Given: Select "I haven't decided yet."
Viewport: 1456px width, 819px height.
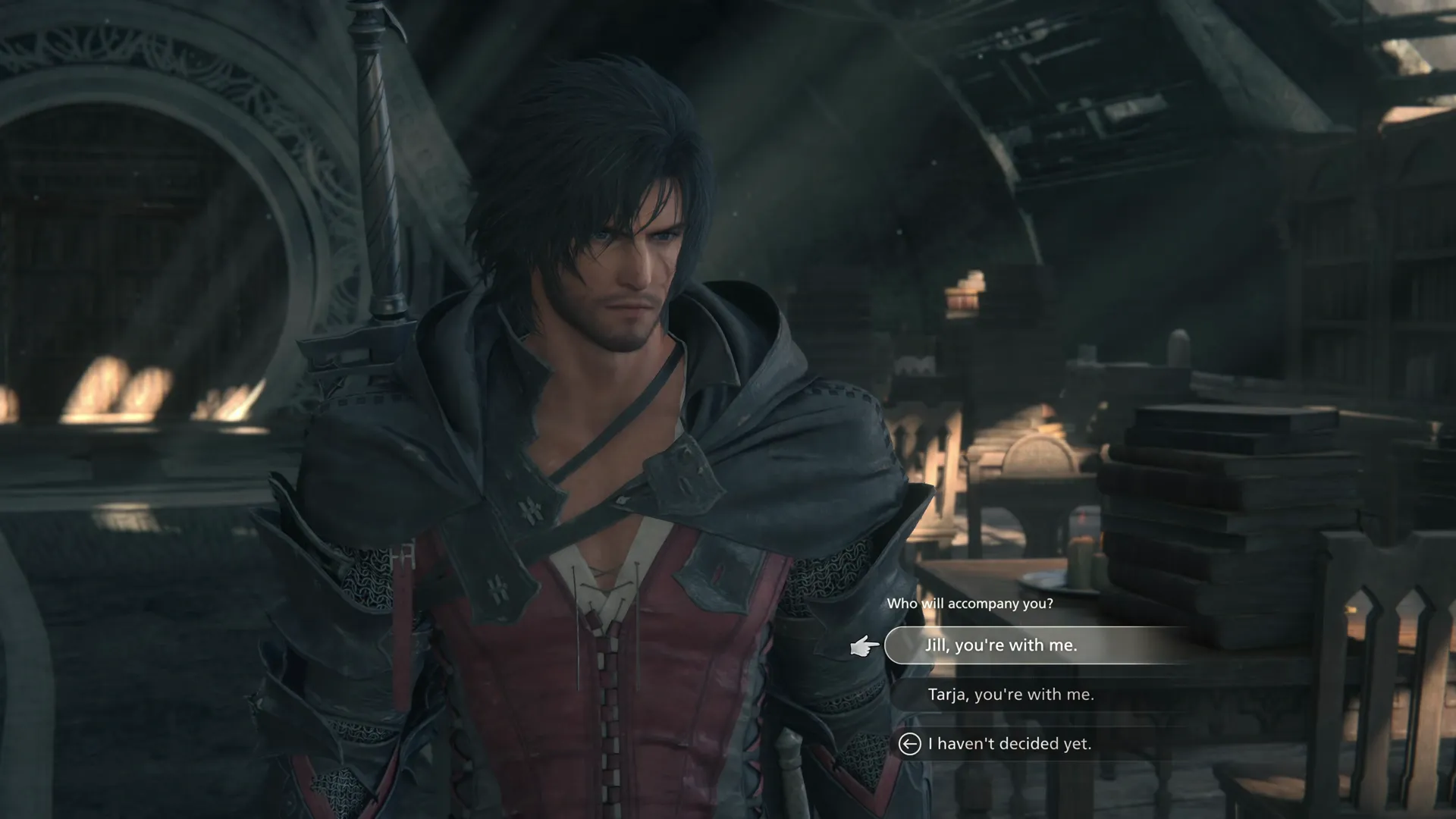Looking at the screenshot, I should tap(1009, 744).
